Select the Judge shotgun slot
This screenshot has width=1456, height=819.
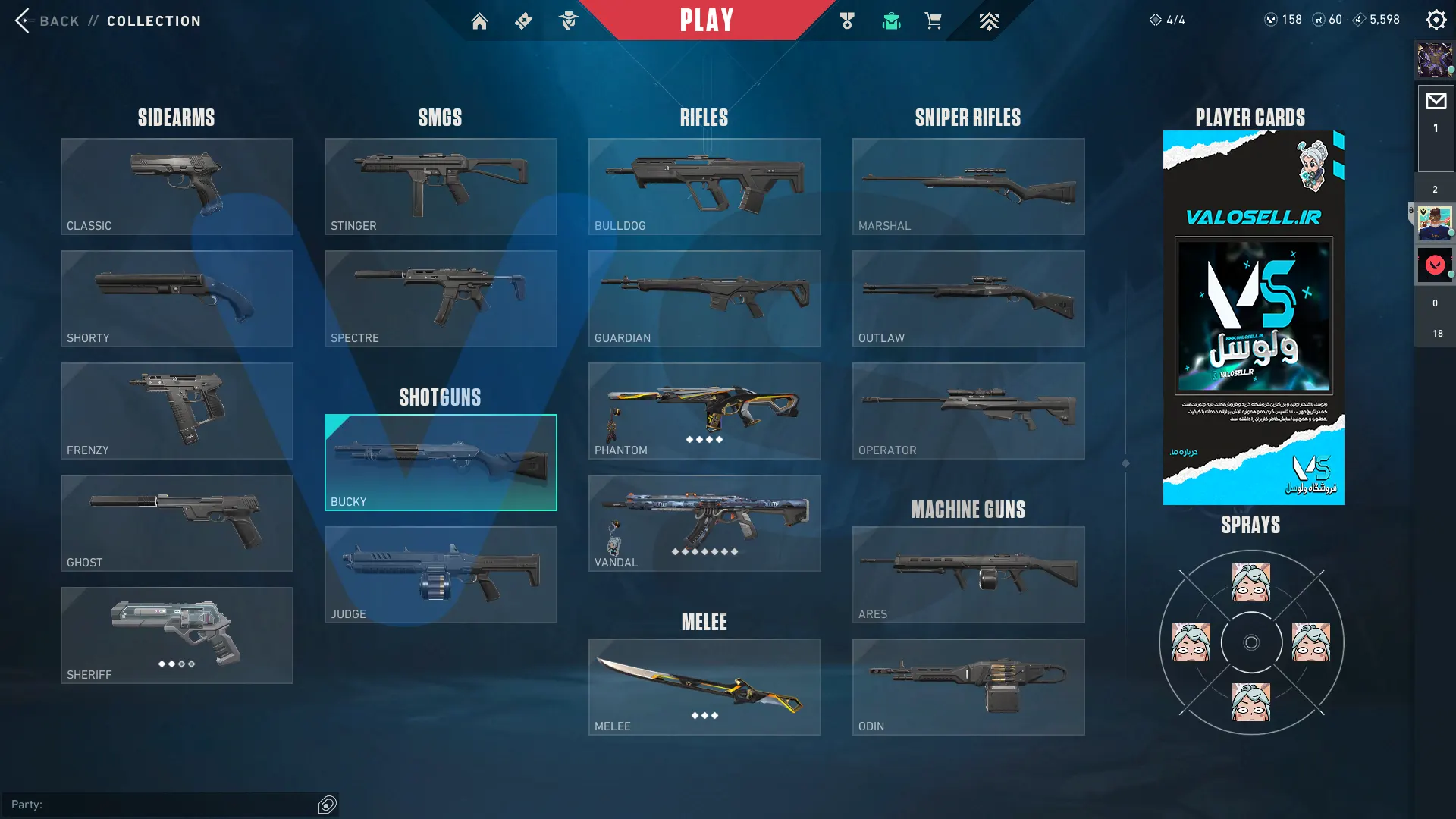(441, 575)
